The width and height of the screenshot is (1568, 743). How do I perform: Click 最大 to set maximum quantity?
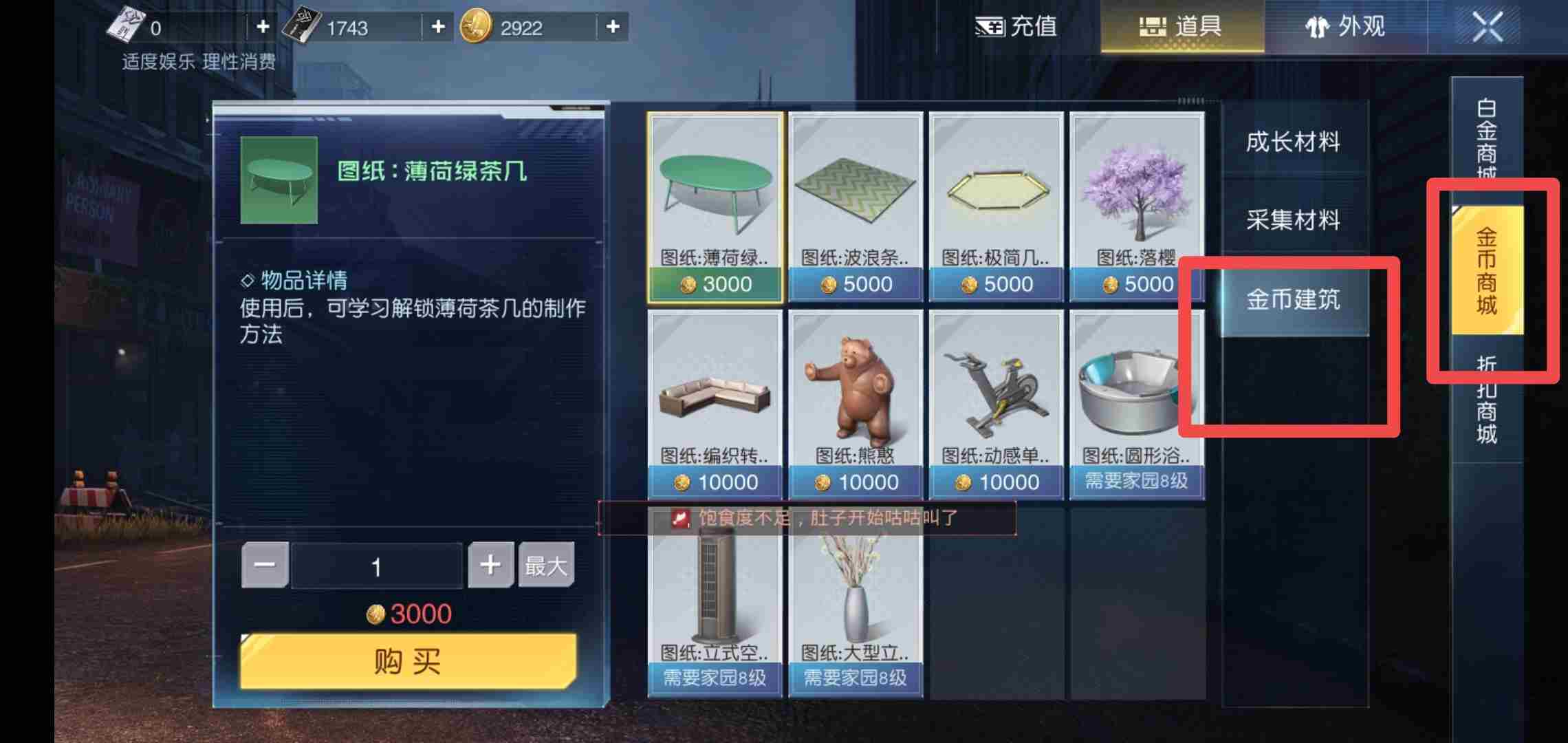[x=545, y=566]
